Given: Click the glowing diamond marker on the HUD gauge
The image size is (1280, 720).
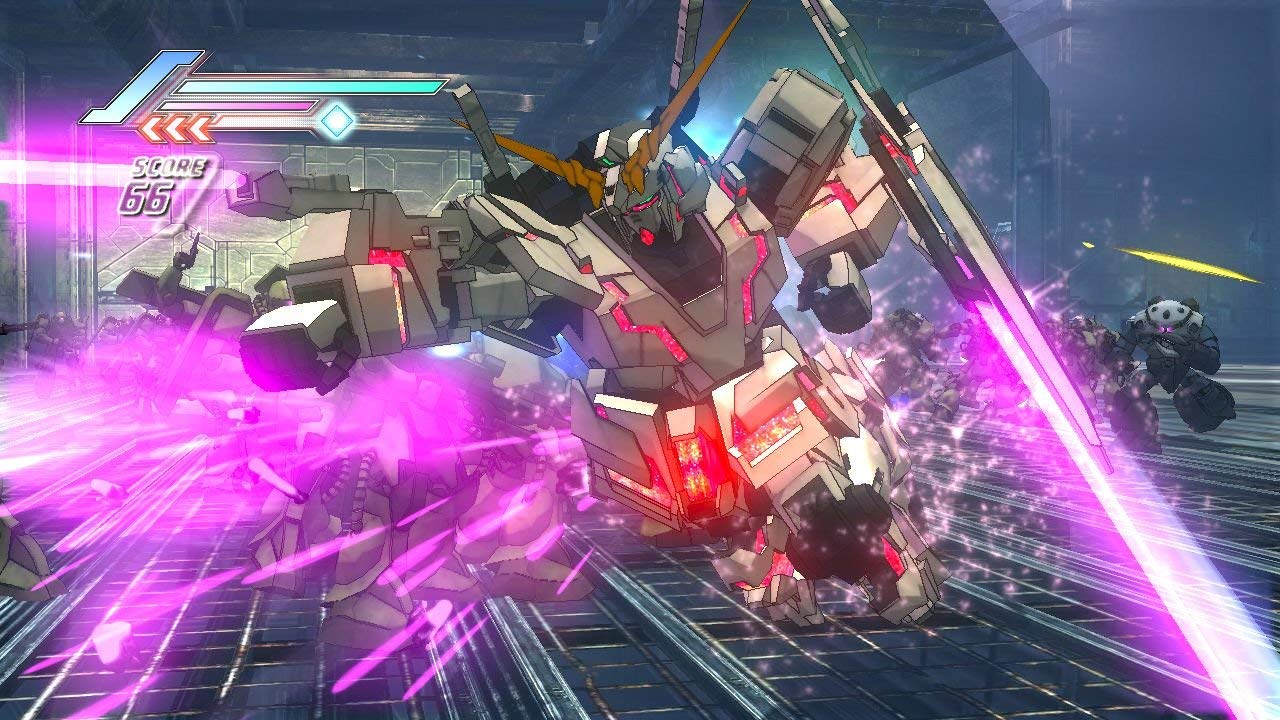Looking at the screenshot, I should pyautogui.click(x=337, y=122).
